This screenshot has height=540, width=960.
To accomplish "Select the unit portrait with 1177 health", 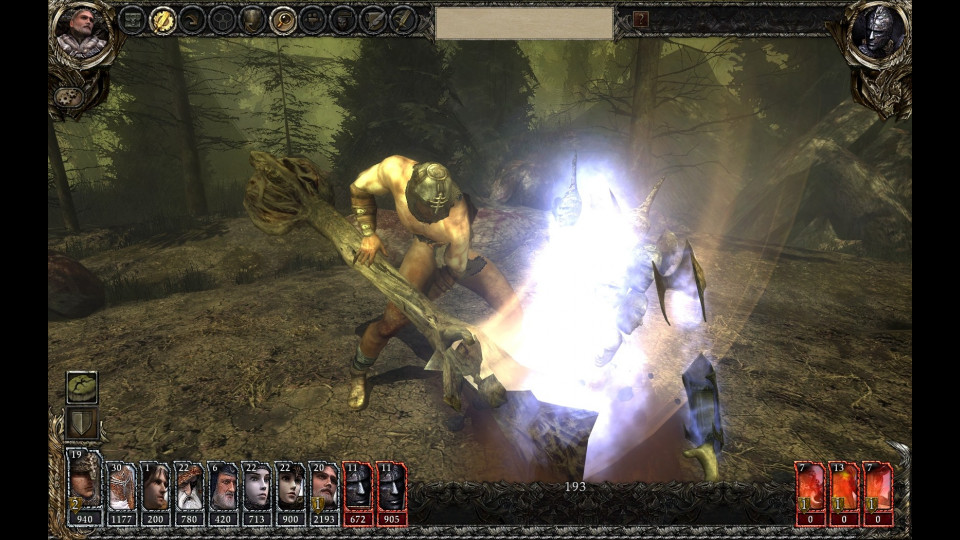I will (121, 493).
